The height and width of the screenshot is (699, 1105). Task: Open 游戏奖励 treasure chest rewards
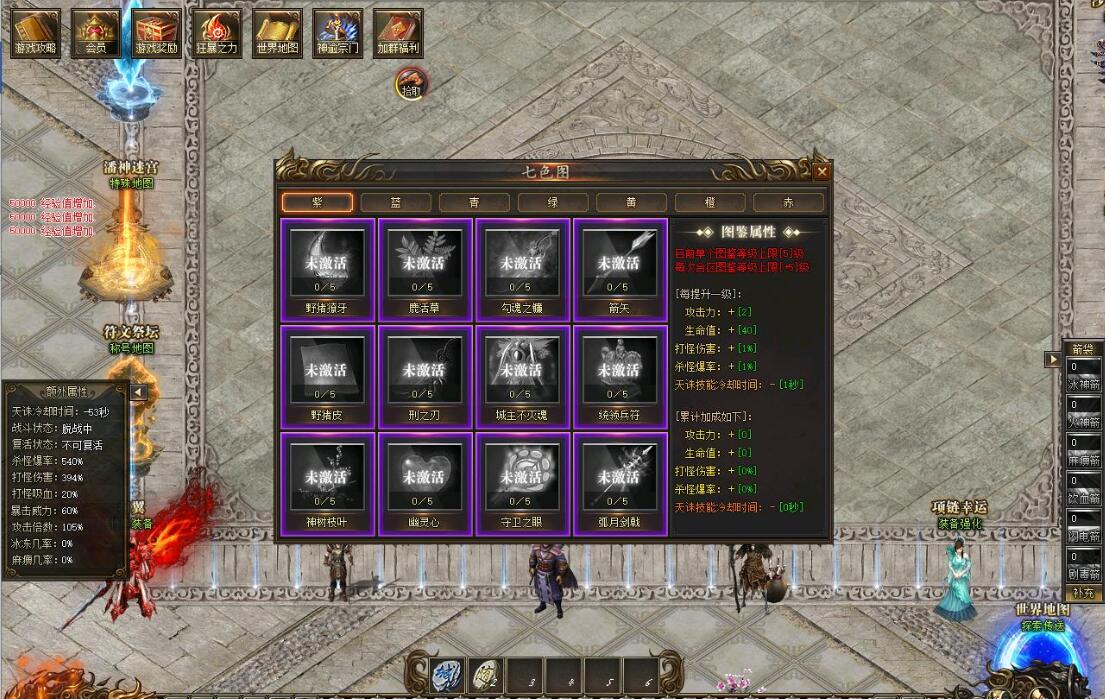coord(157,33)
